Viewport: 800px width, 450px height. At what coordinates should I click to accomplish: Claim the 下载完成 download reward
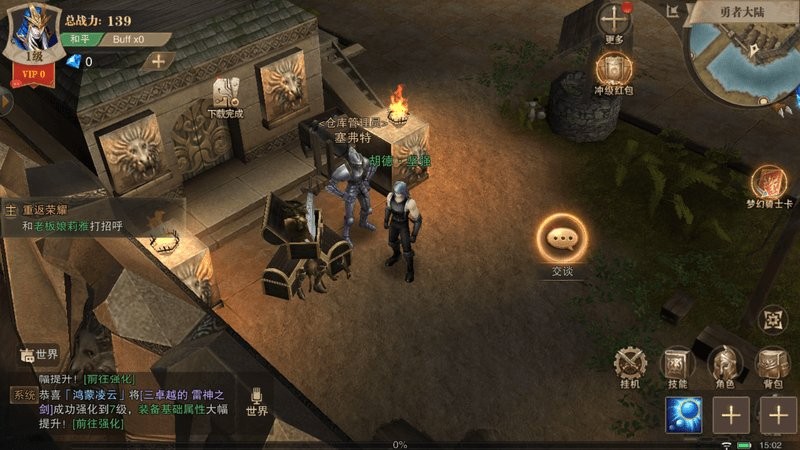[225, 98]
